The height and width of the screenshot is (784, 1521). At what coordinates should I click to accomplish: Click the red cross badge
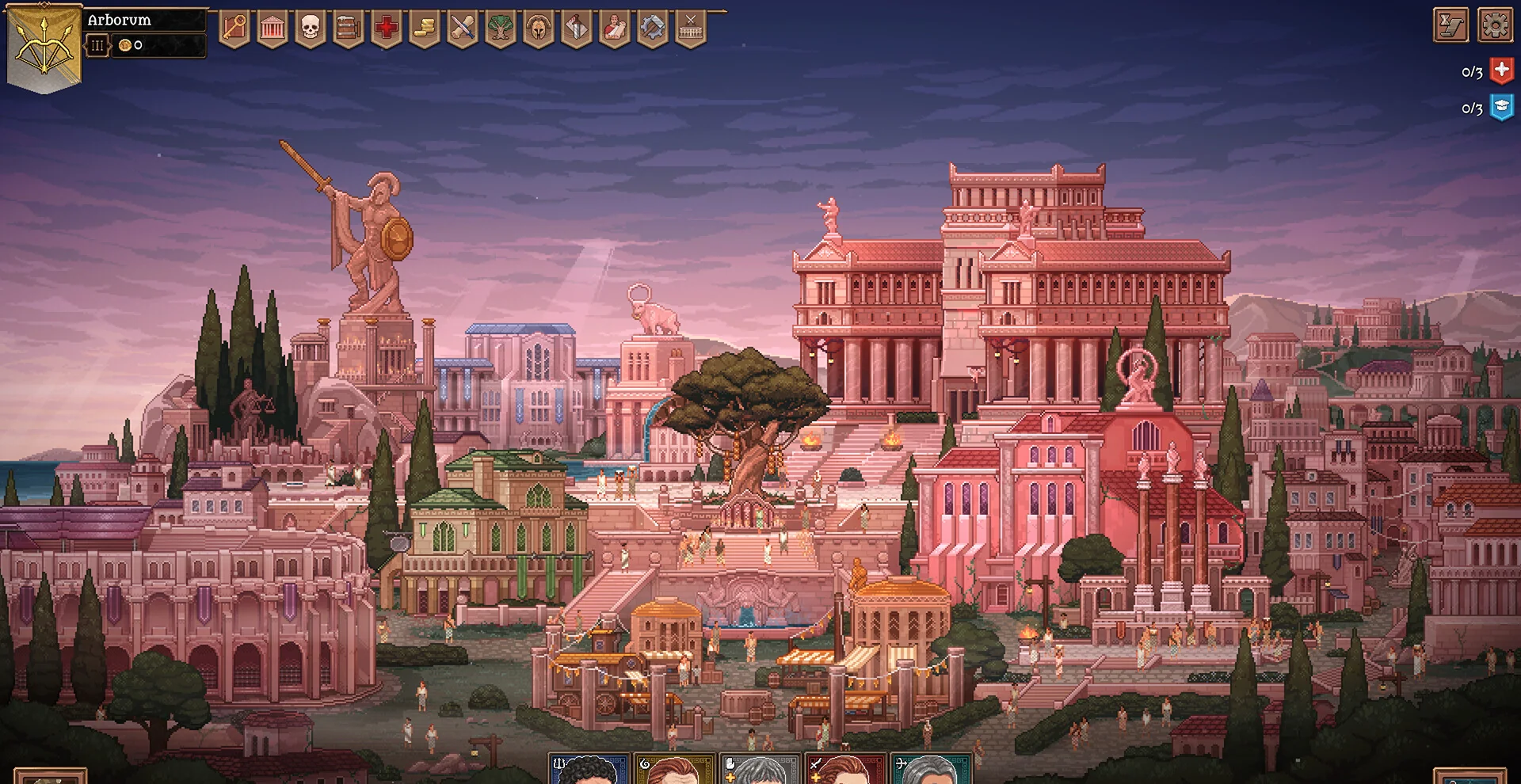pos(1501,71)
